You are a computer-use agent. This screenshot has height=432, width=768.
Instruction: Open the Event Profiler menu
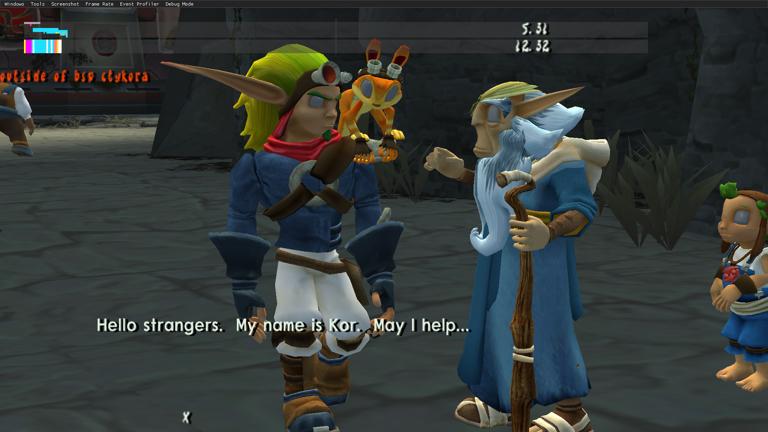coord(139,4)
